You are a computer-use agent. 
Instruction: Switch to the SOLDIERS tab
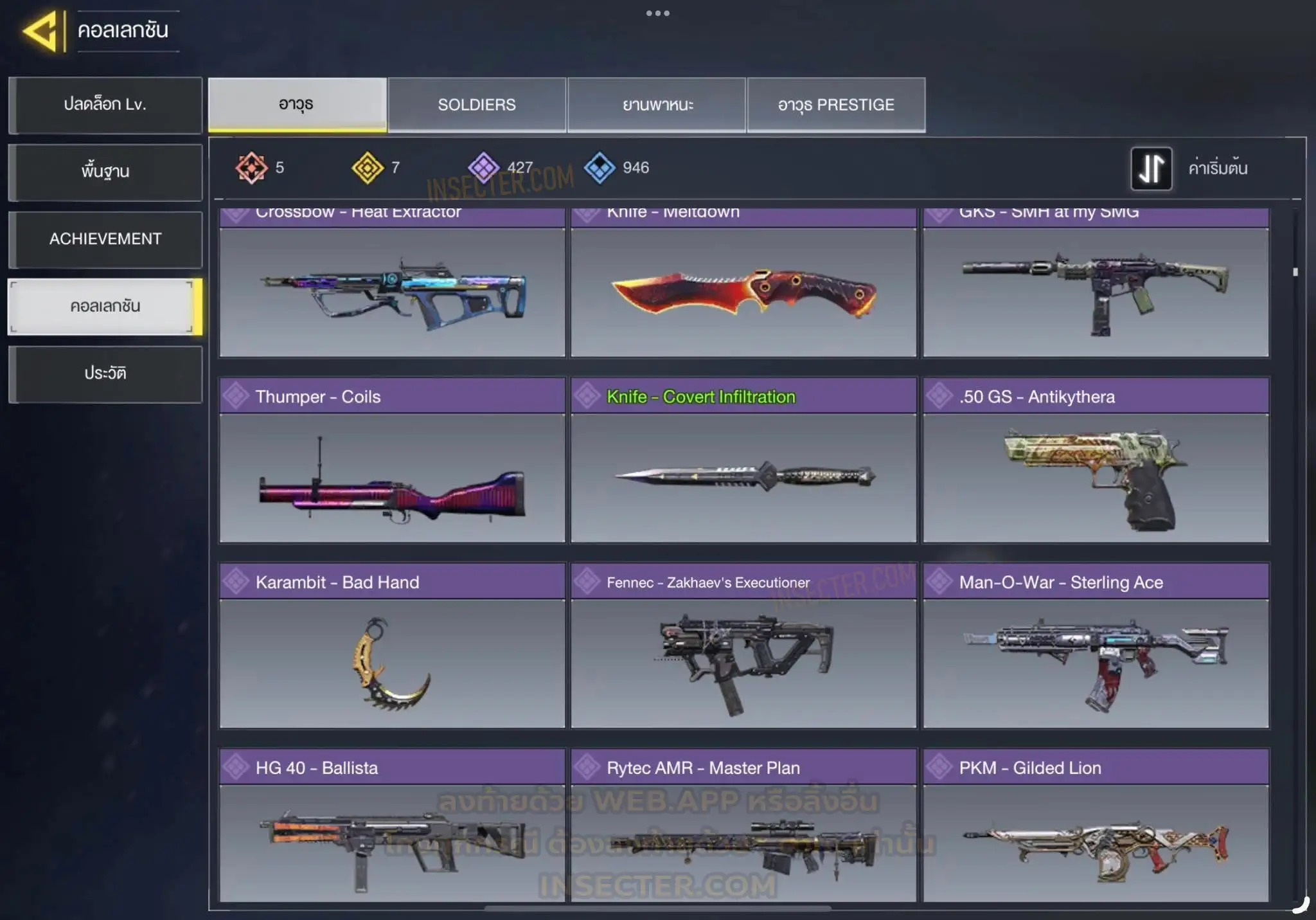click(477, 105)
